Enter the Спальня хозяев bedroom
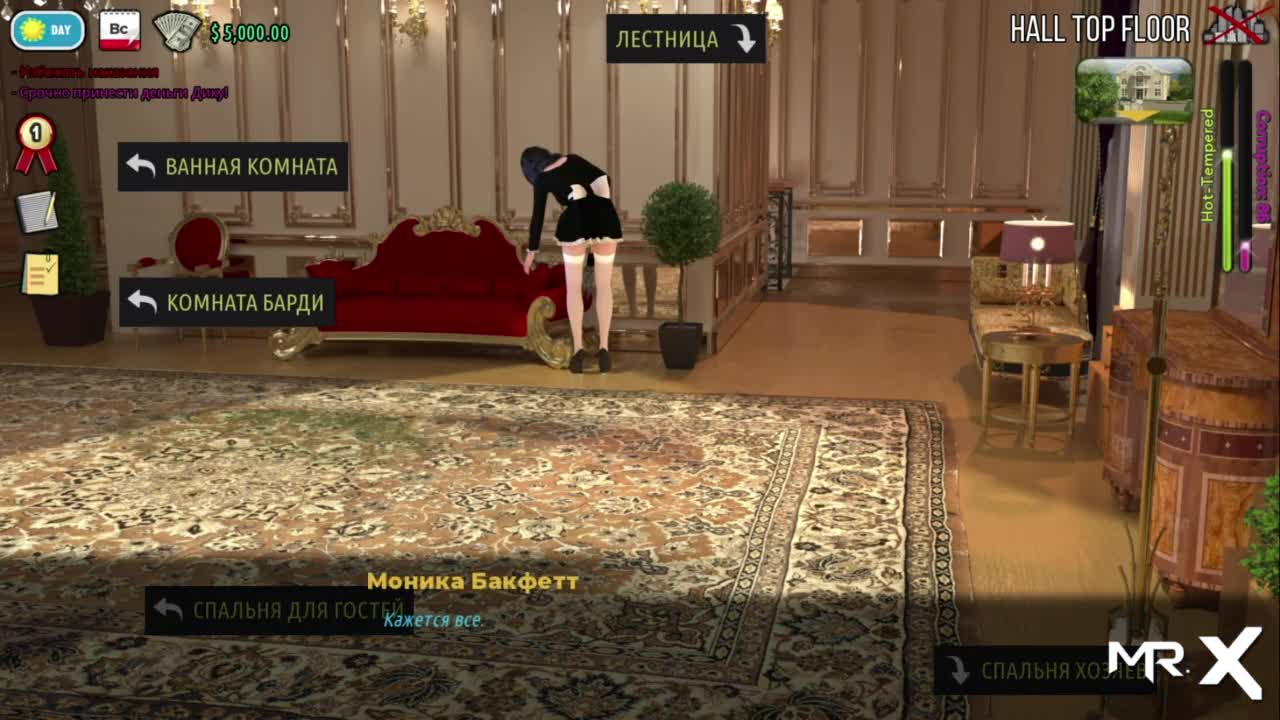 (1043, 671)
